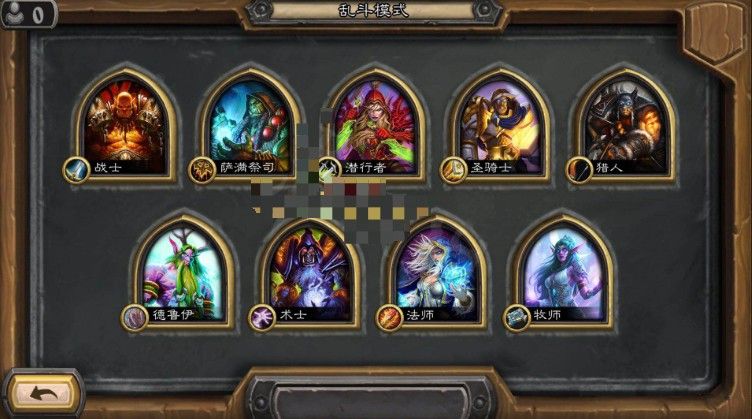
Task: Pick the Rogue (潜行者) hero portrait
Action: 375,122
